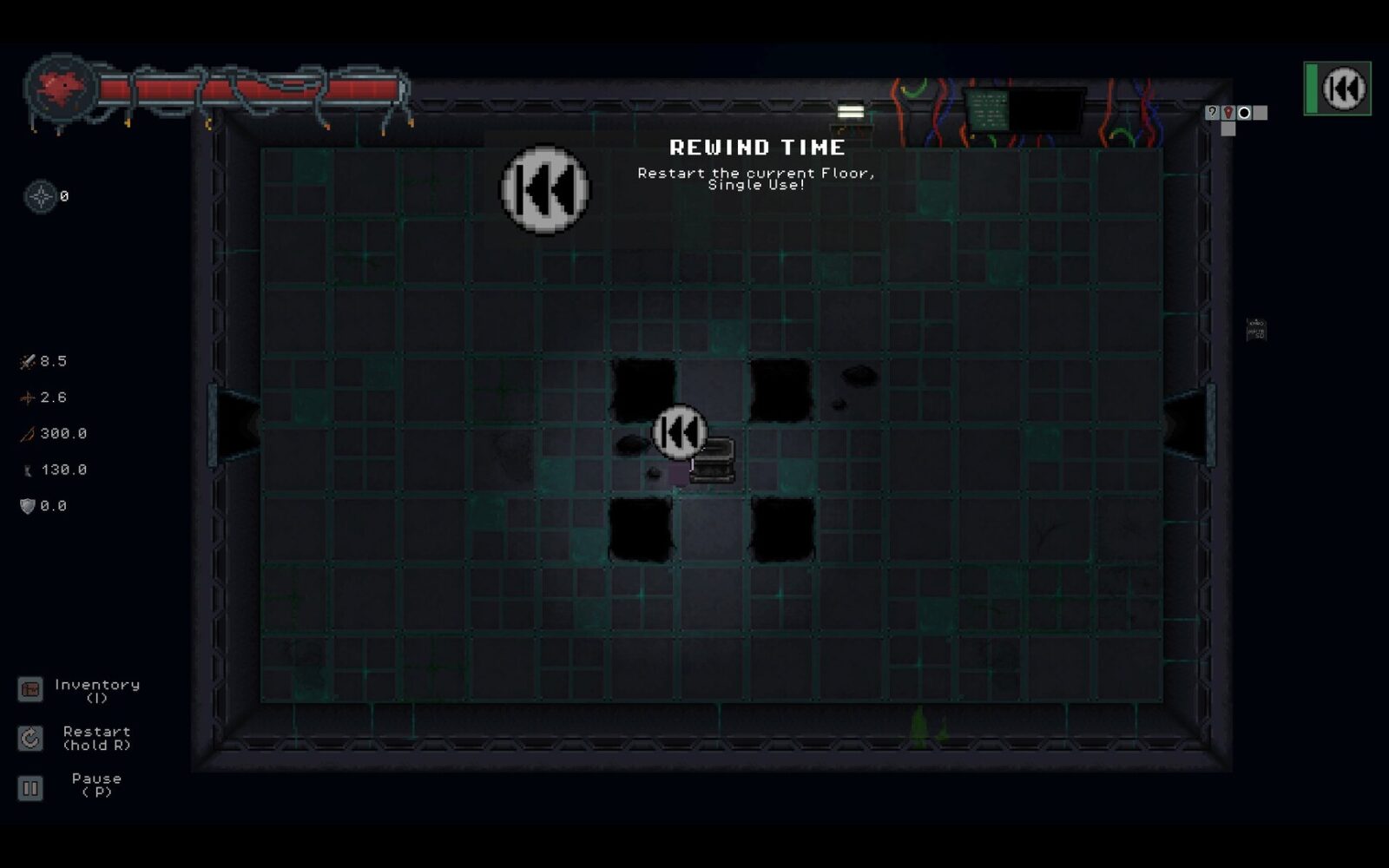1389x868 pixels.
Task: Select the sword damage stat icon
Action: (x=26, y=362)
